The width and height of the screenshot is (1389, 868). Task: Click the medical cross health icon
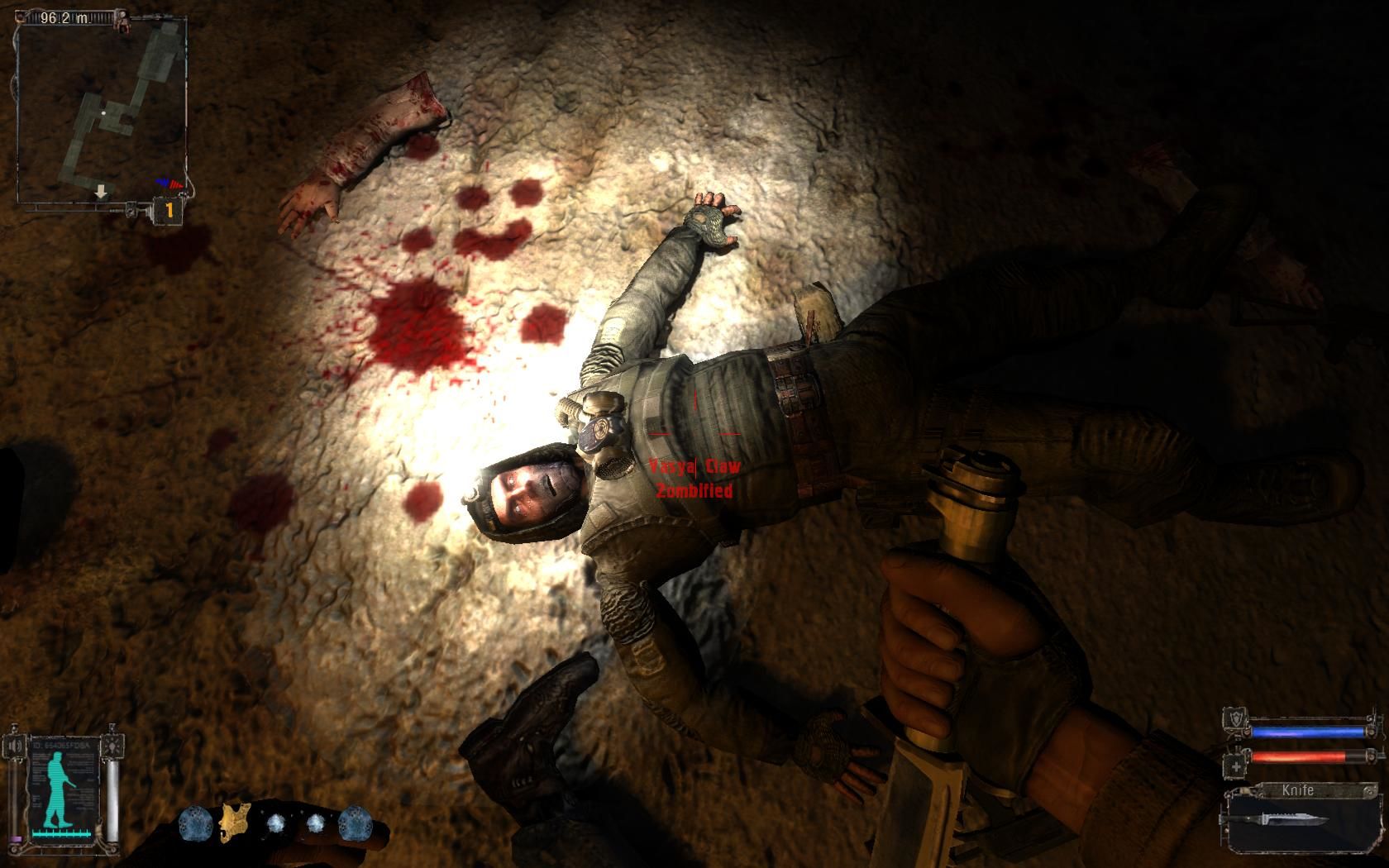(1237, 766)
